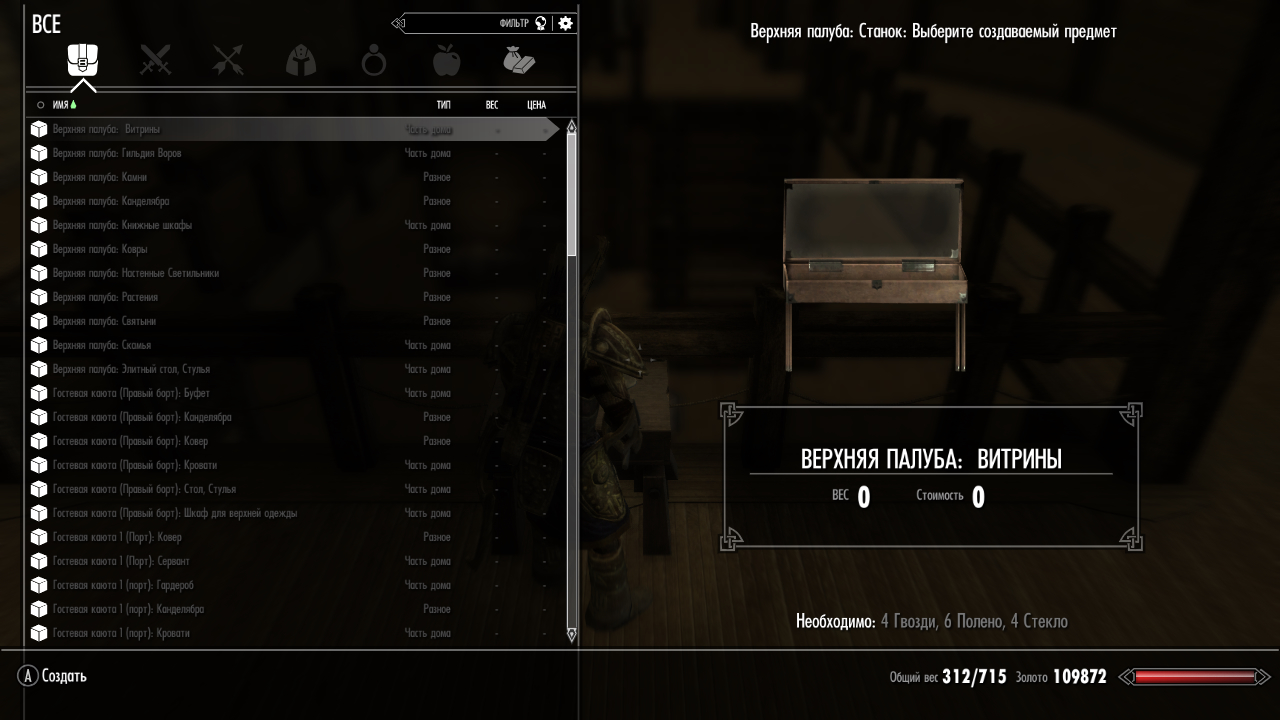Select the all-items backpack category tab

(x=82, y=61)
